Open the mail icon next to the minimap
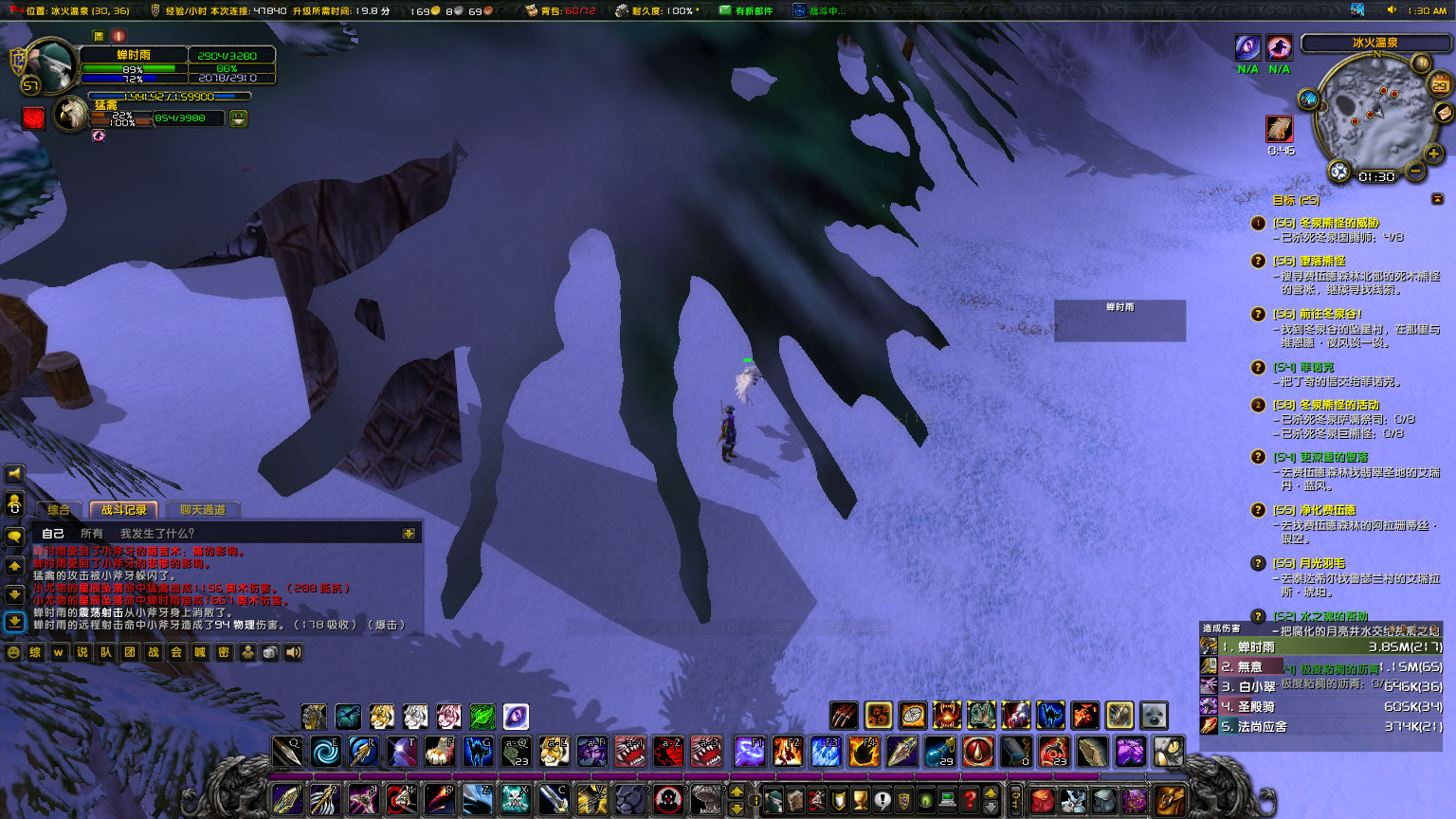 click(x=1444, y=111)
